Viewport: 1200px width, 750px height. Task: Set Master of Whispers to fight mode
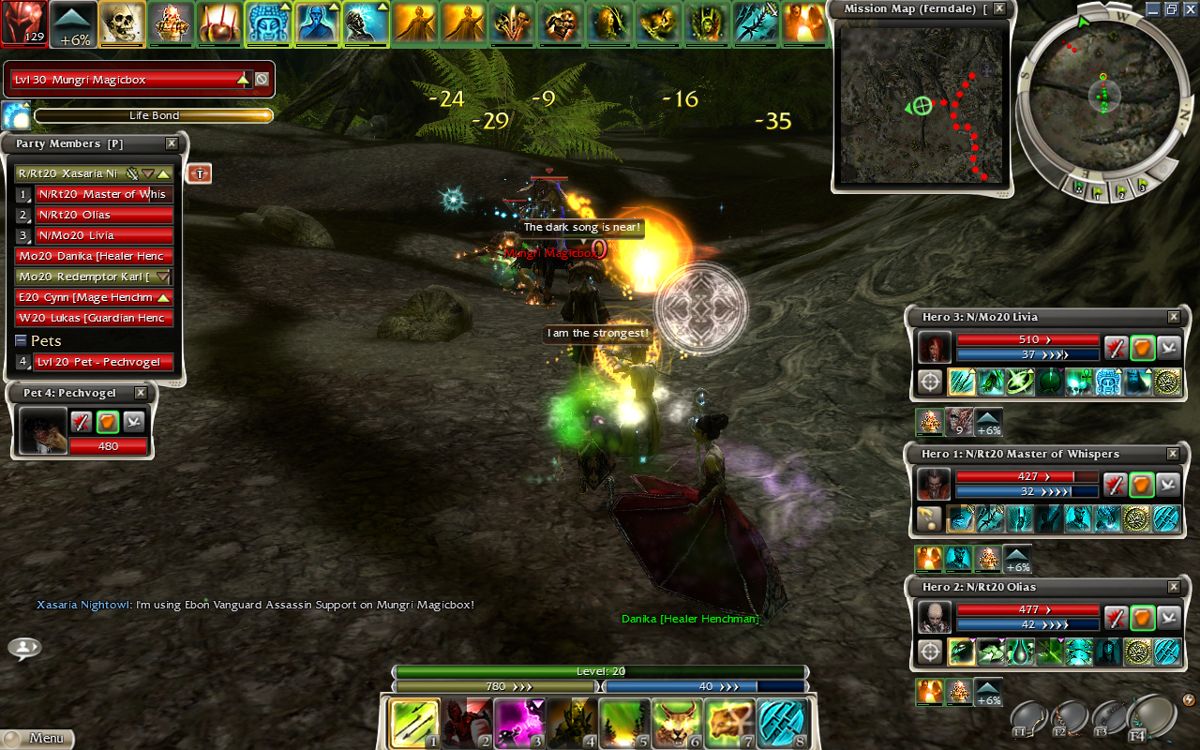pyautogui.click(x=1117, y=485)
